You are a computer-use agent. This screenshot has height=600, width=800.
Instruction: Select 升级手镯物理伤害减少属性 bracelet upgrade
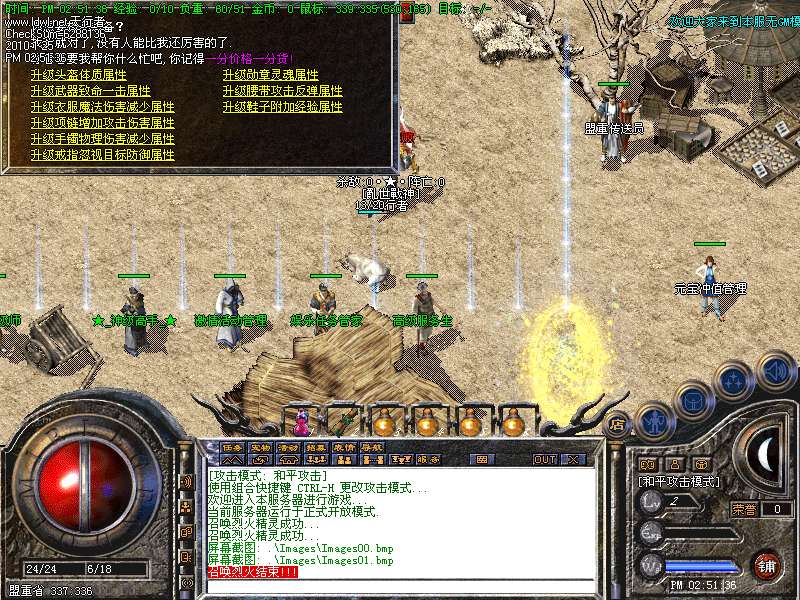pos(102,139)
